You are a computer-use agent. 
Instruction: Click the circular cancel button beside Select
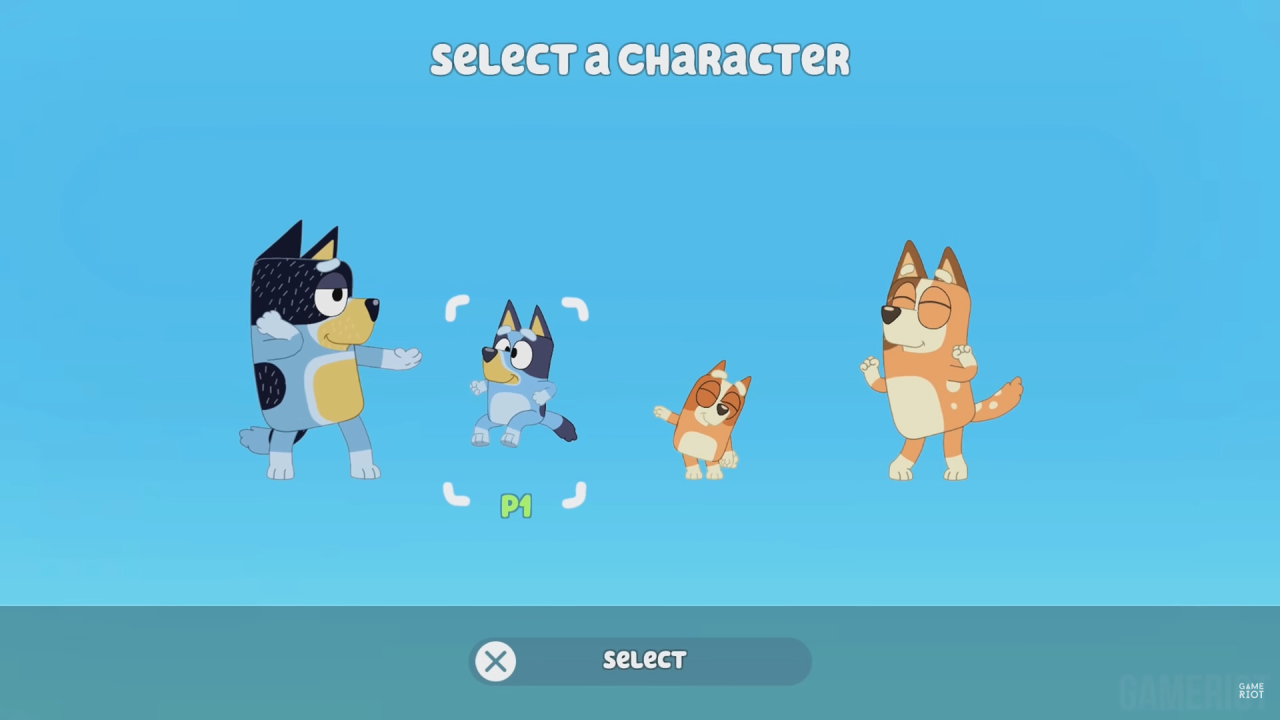(495, 660)
